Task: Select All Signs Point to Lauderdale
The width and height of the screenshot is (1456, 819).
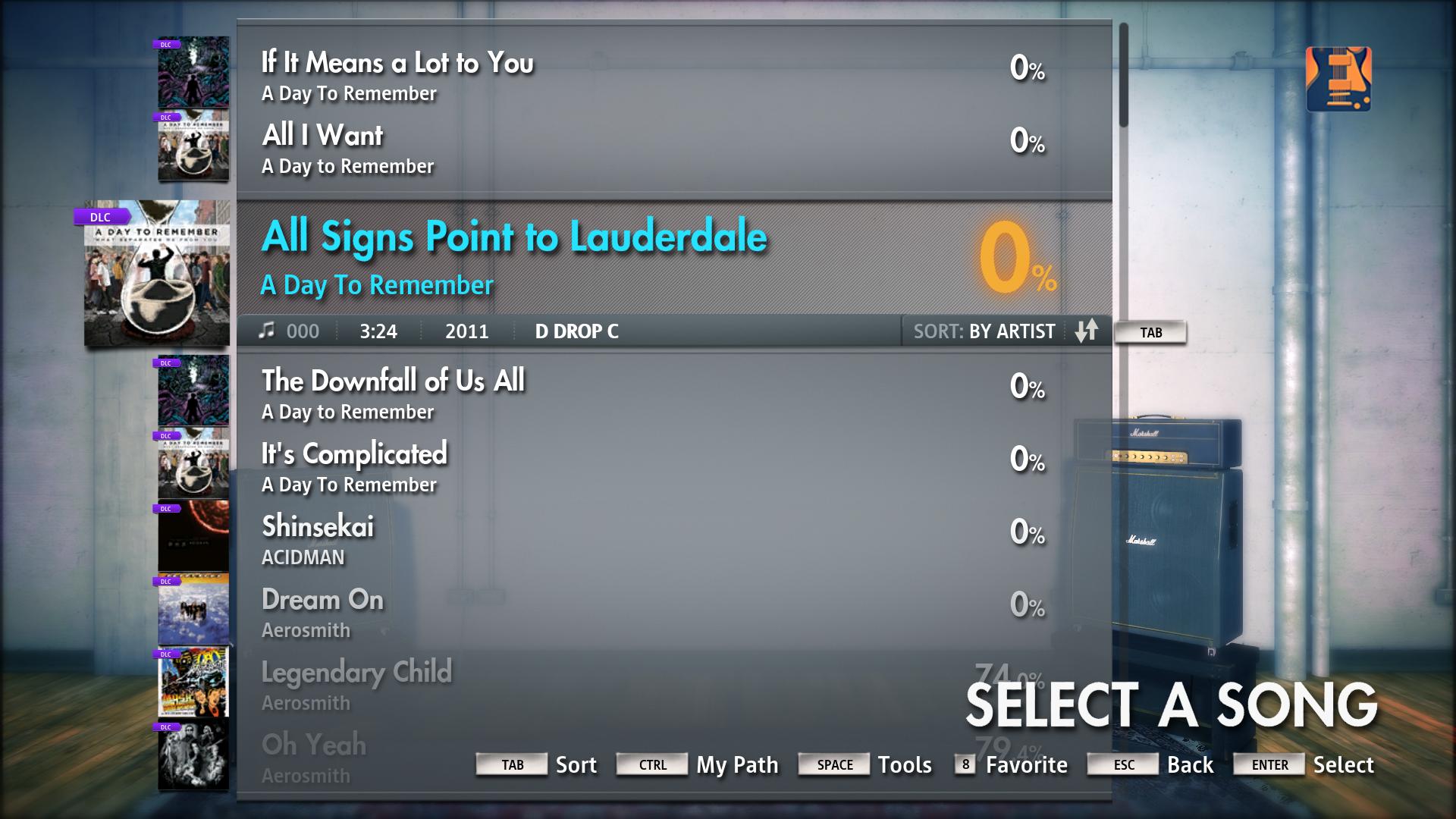Action: coord(515,237)
